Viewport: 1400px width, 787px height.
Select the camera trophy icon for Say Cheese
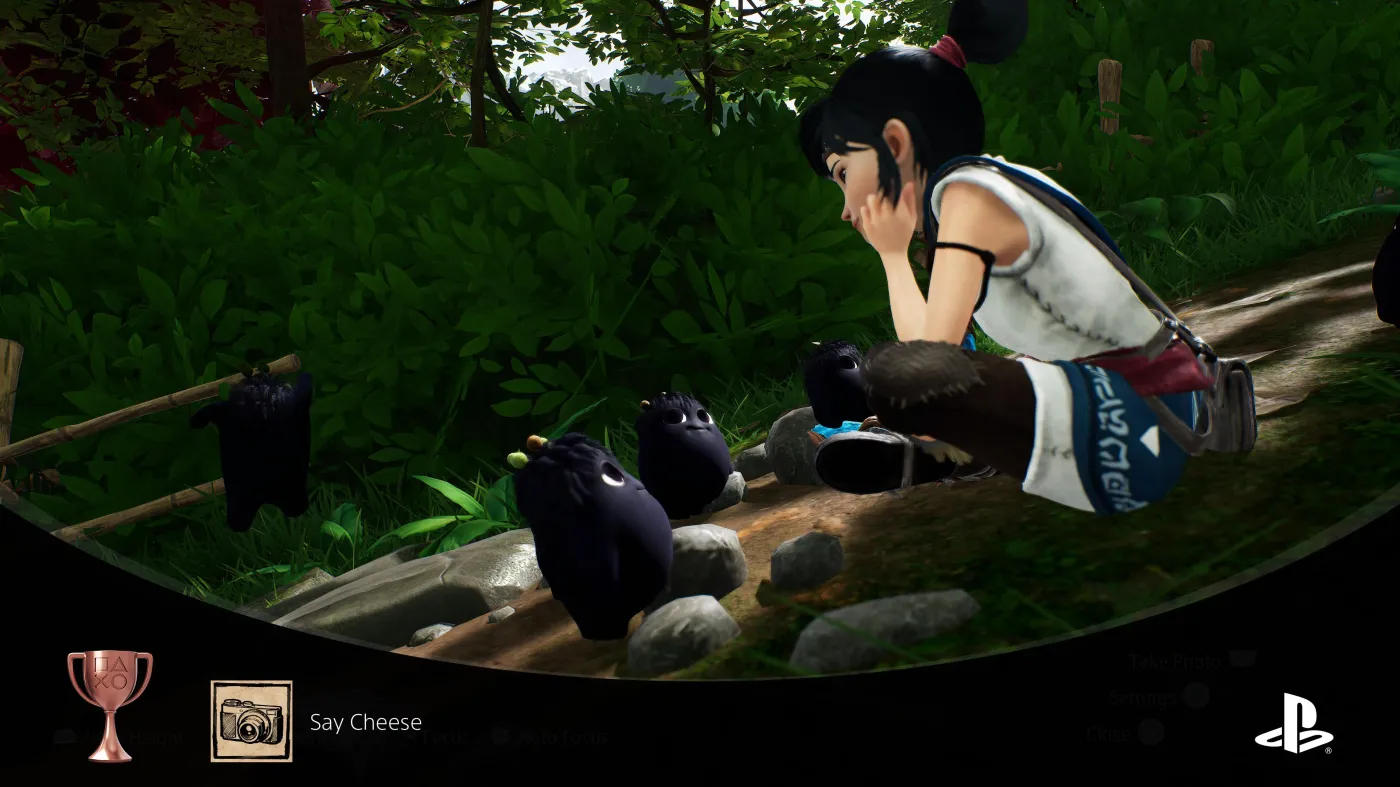click(x=250, y=721)
